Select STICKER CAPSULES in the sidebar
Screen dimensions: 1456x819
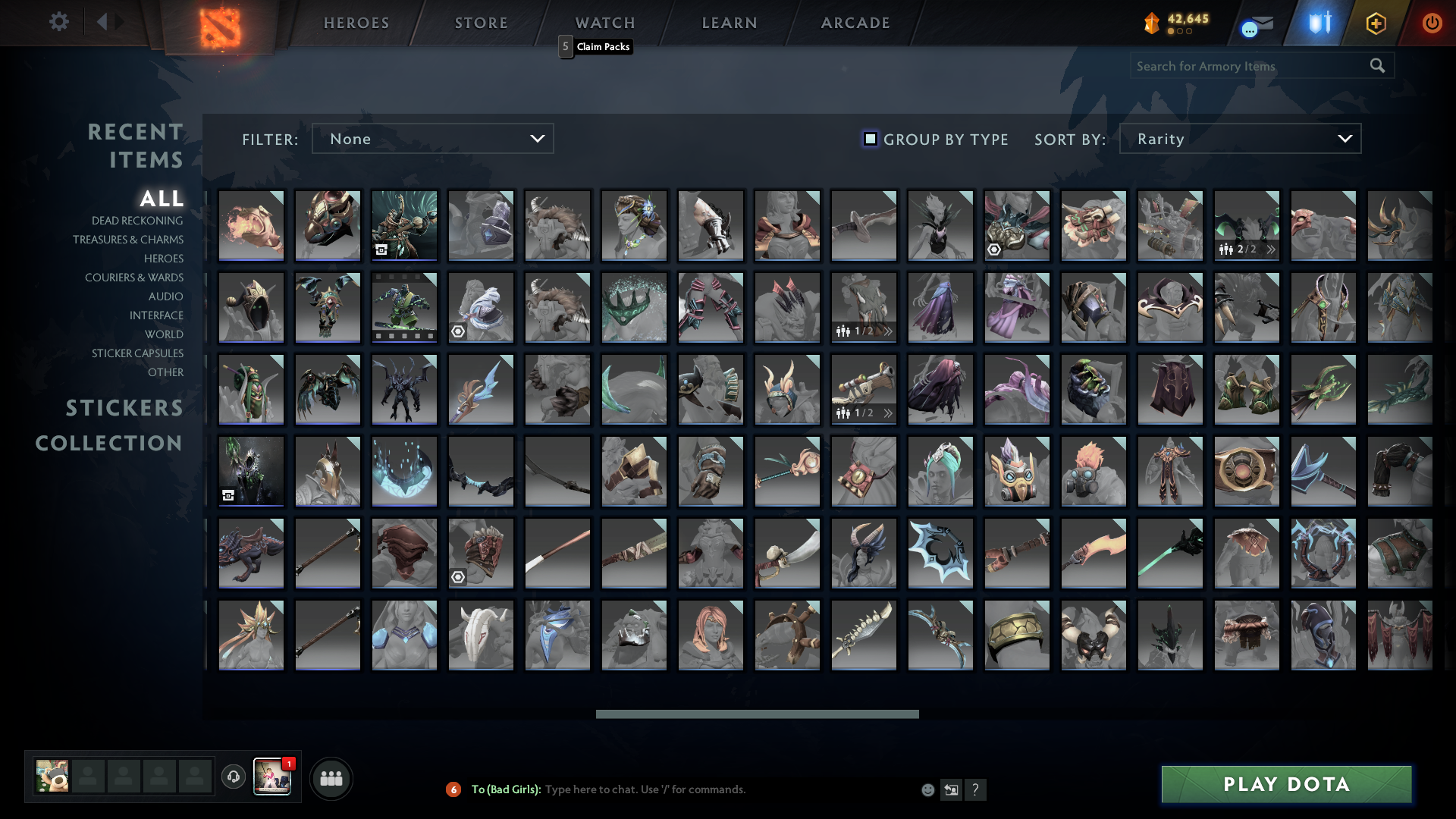[x=136, y=353]
